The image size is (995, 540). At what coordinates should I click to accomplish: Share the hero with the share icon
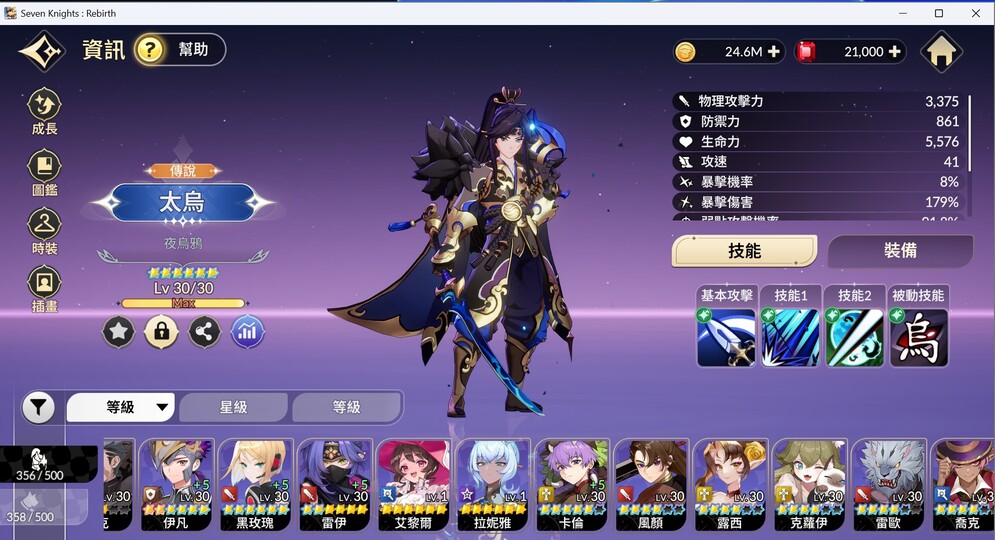click(204, 332)
